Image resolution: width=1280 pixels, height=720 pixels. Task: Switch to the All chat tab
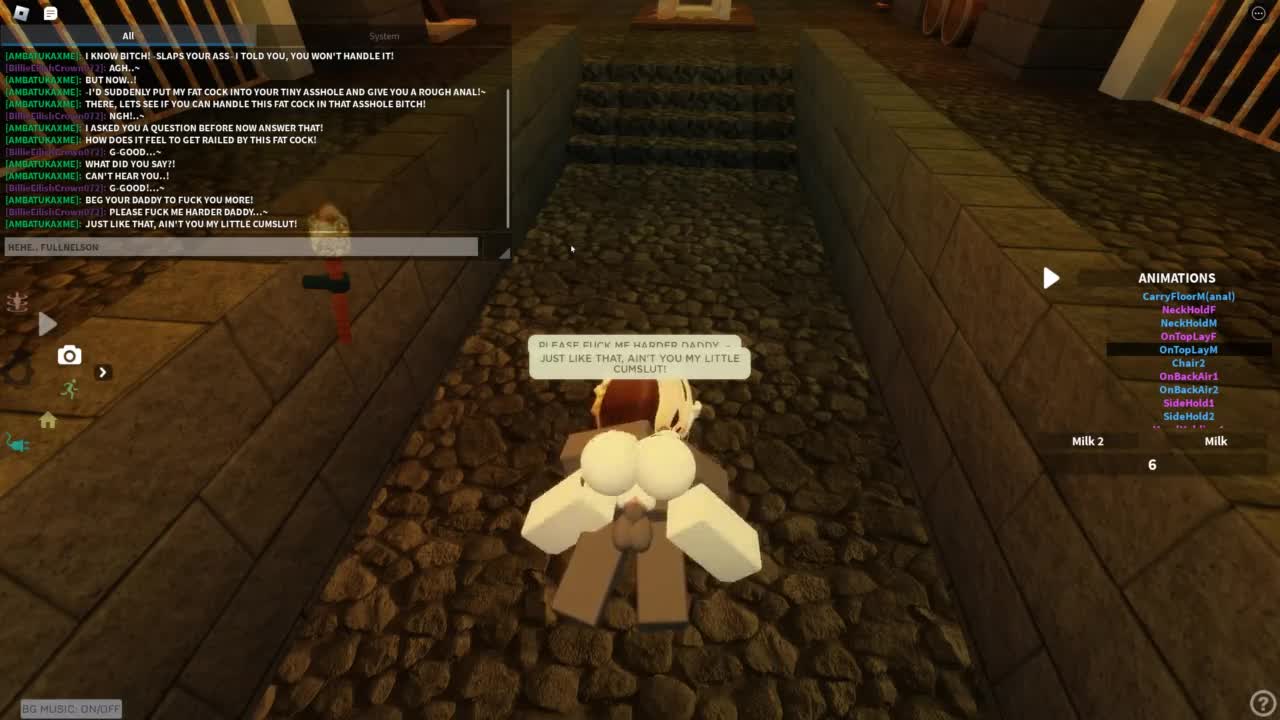pos(128,36)
